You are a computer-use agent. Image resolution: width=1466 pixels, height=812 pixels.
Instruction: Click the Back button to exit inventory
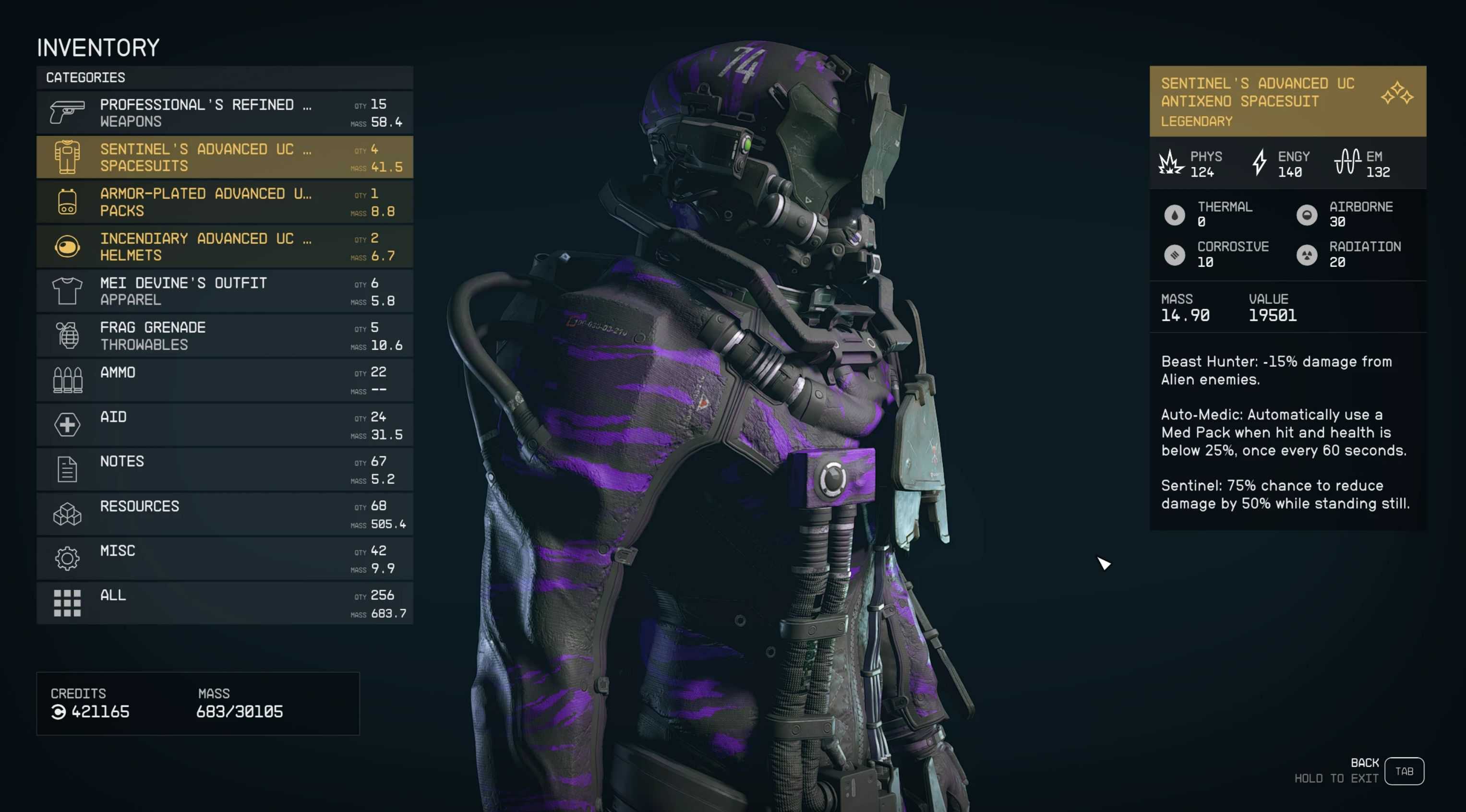(1404, 771)
